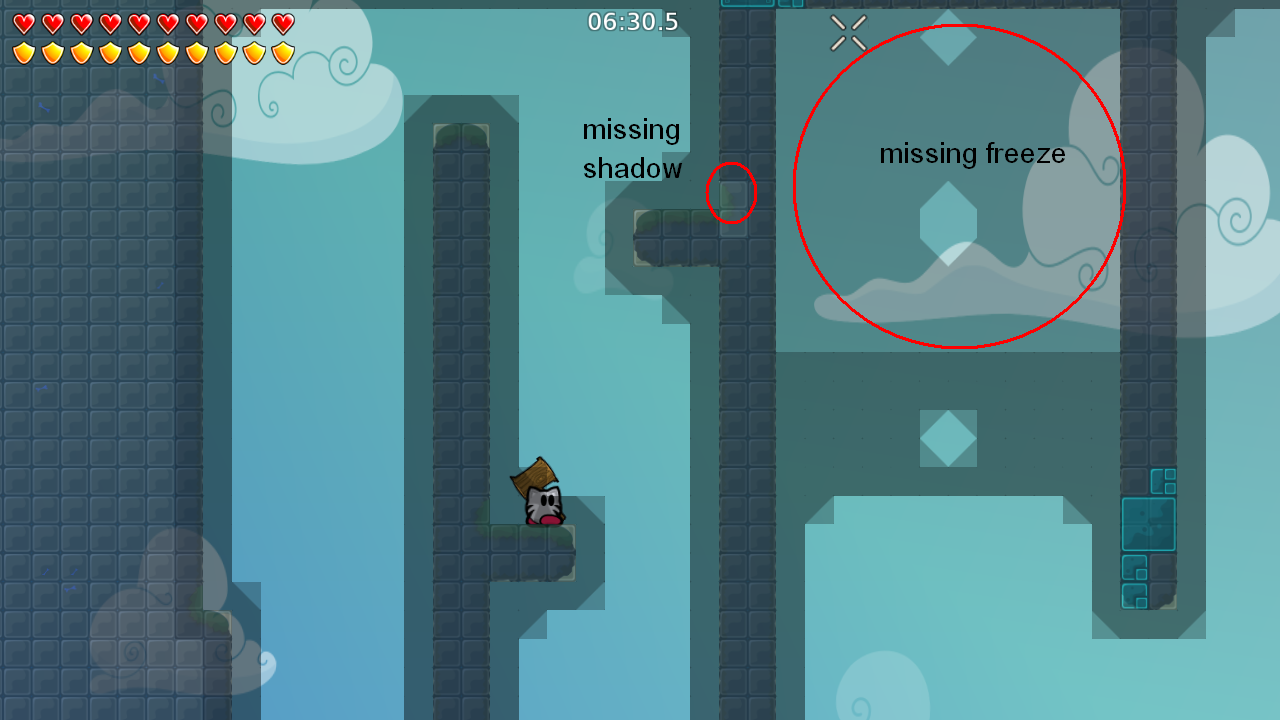
Task: Click the 'missing freeze' text label
Action: (972, 154)
